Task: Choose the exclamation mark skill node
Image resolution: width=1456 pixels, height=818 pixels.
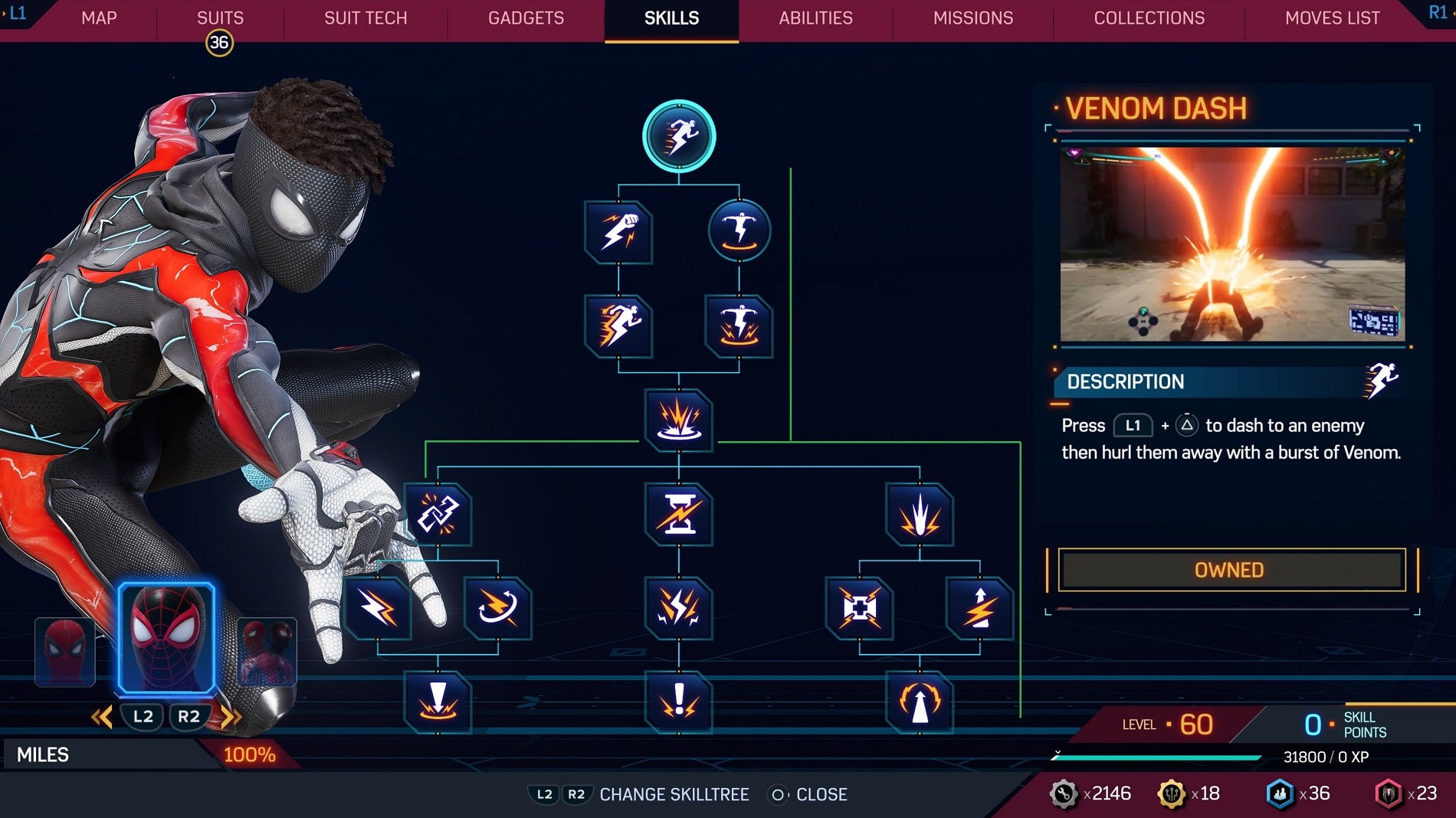Action: [679, 702]
